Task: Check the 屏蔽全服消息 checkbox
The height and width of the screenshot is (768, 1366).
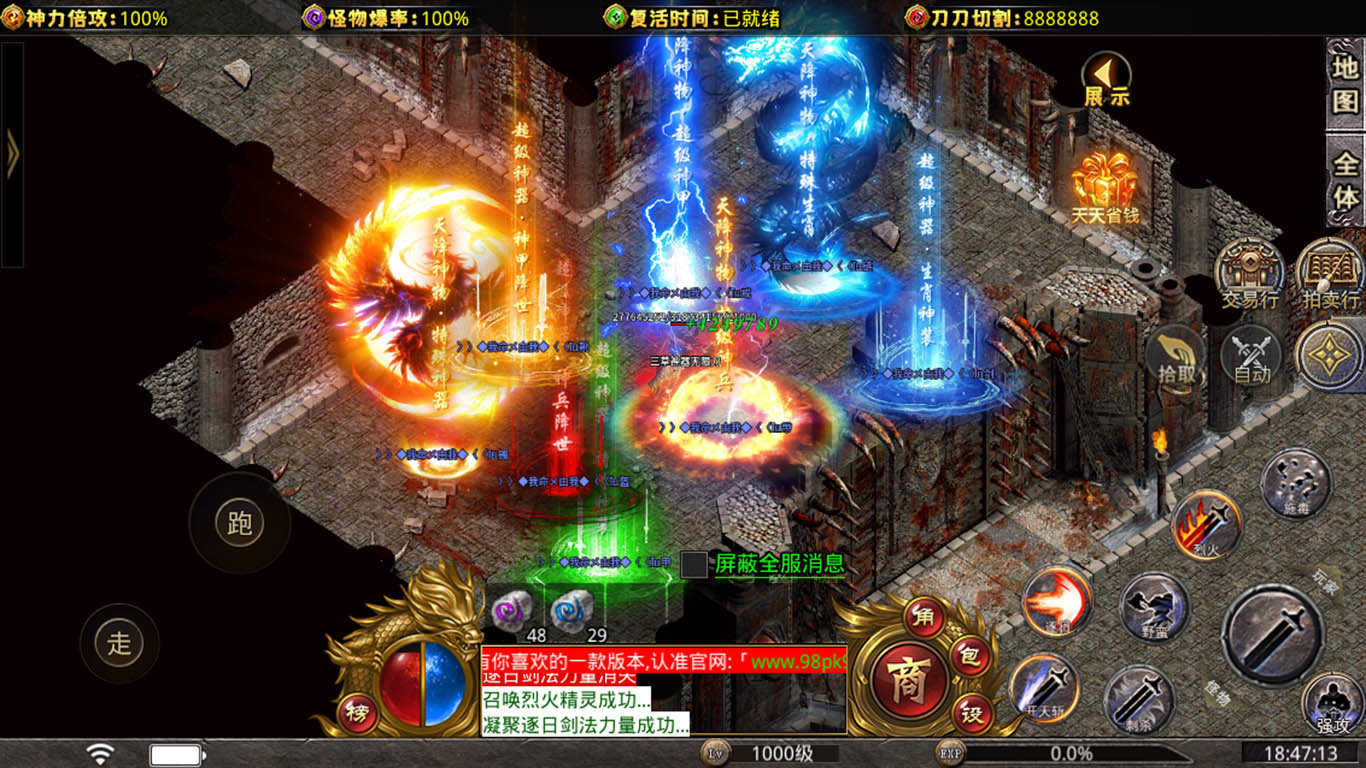Action: pyautogui.click(x=694, y=564)
